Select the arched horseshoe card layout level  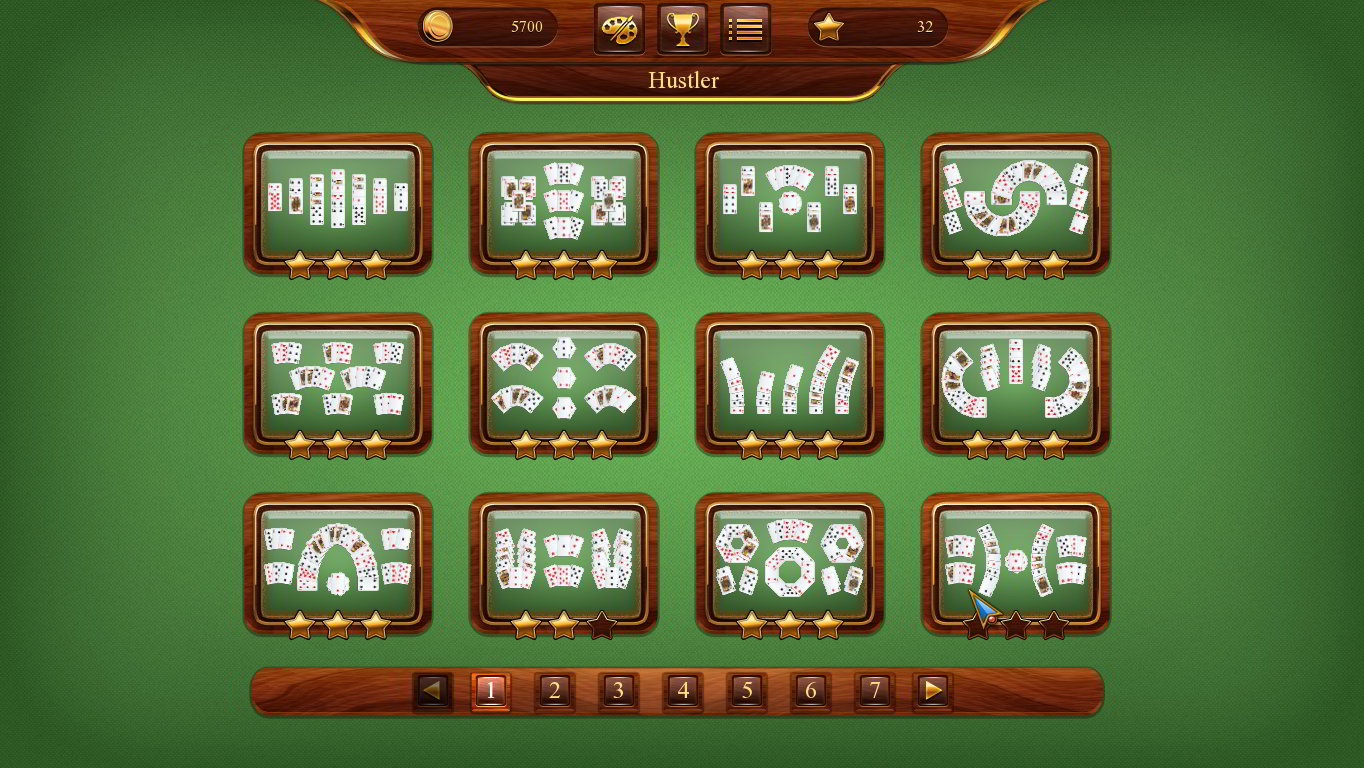click(x=338, y=562)
